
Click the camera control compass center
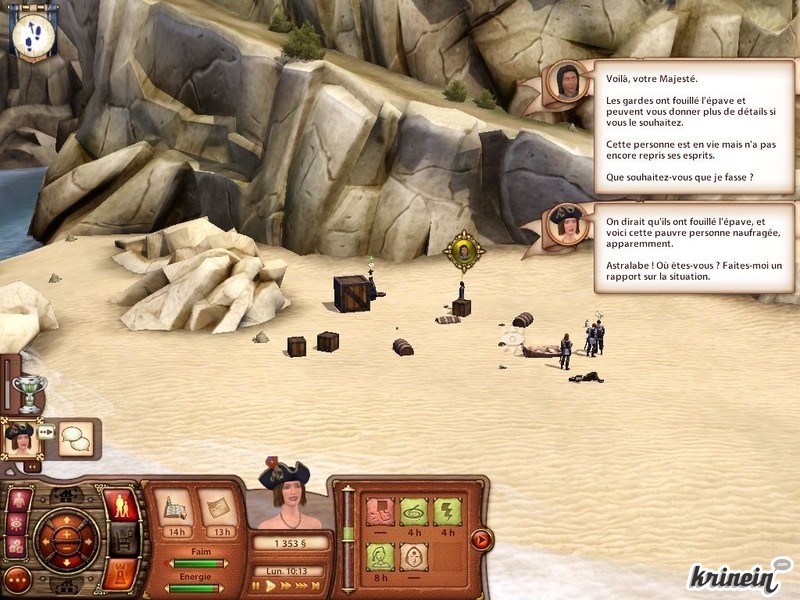(65, 541)
